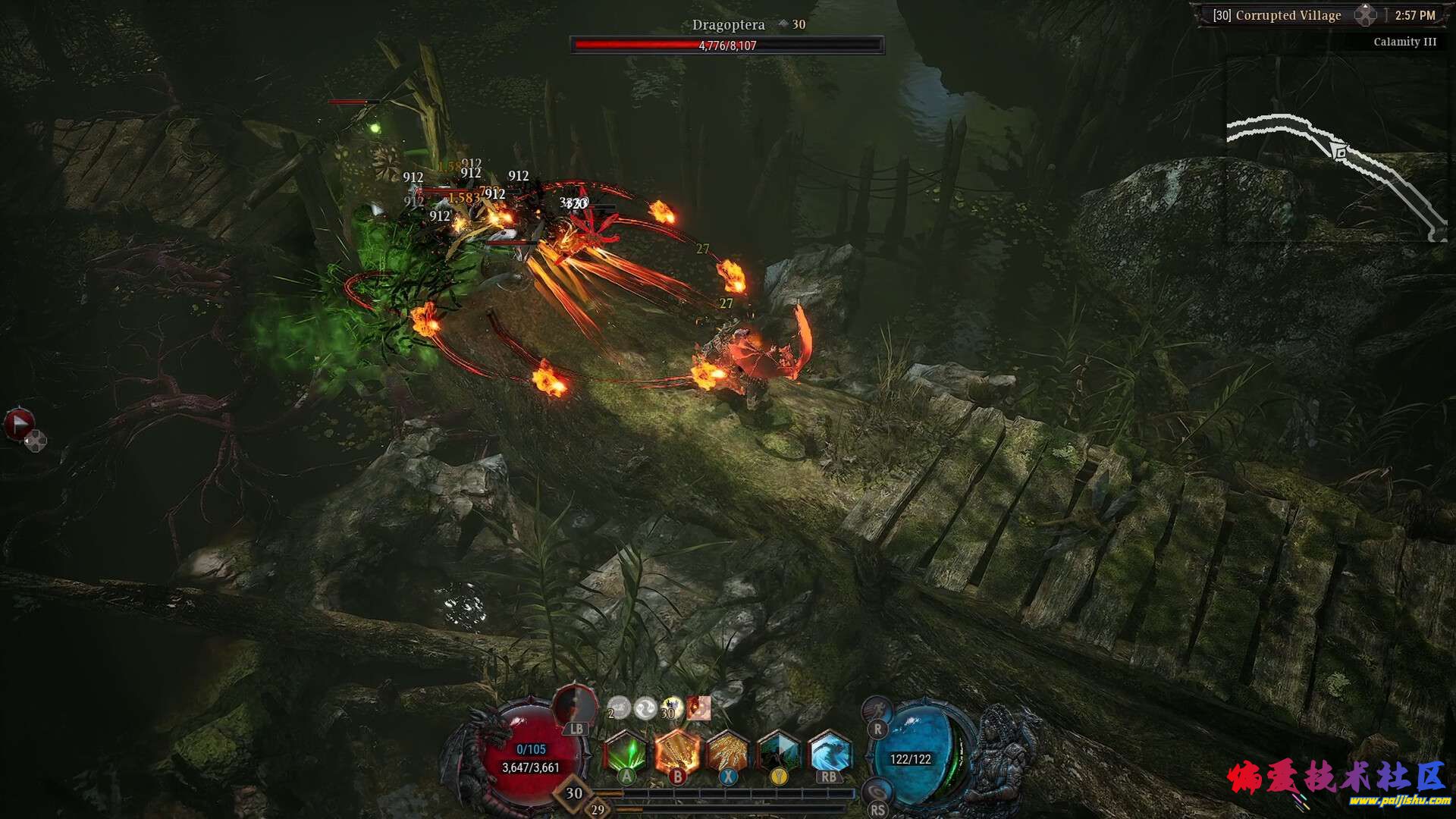Activate the blue wave skill
This screenshot has width=1456, height=819.
tap(830, 753)
